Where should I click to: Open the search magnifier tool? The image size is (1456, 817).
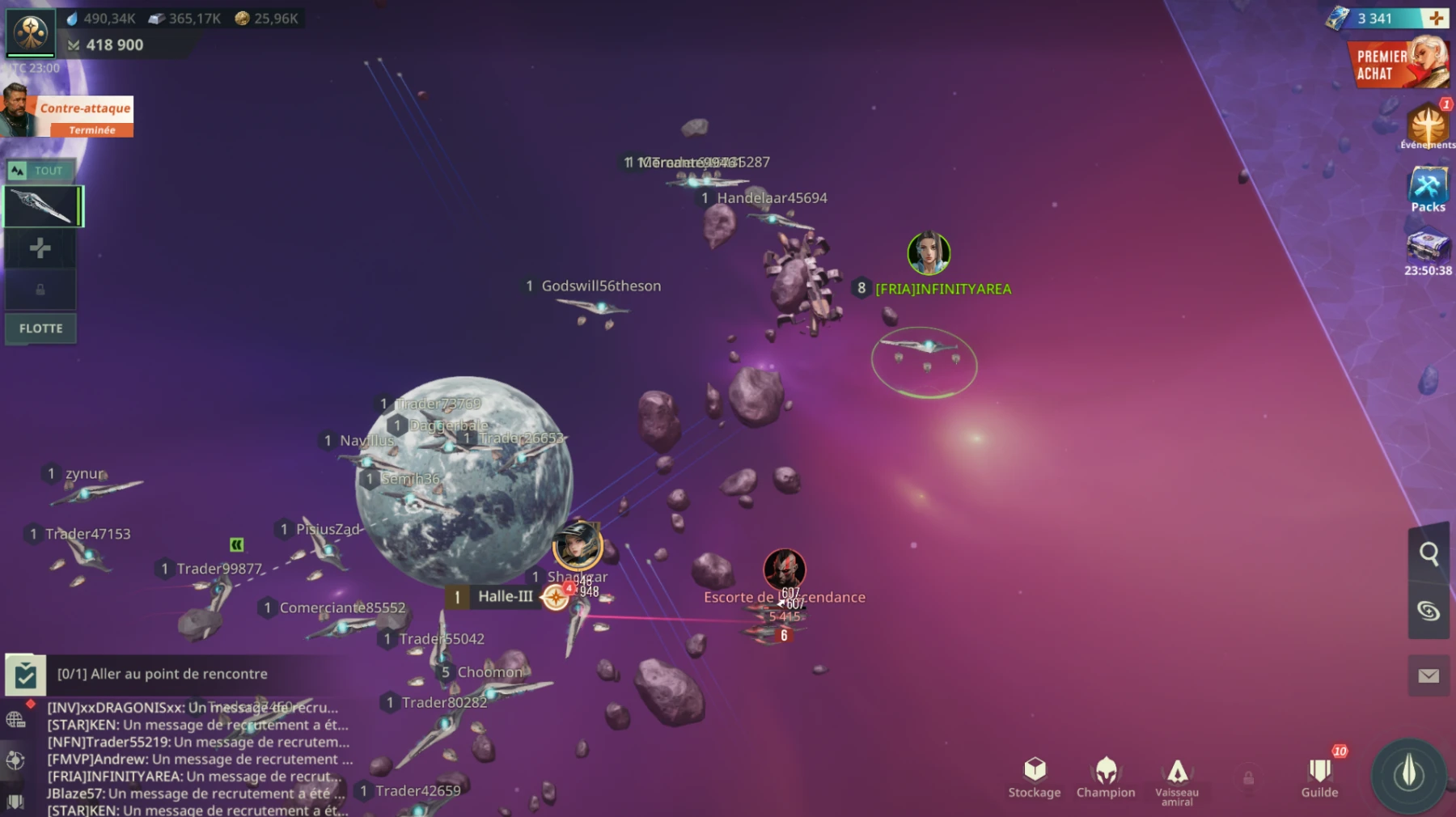(1428, 555)
